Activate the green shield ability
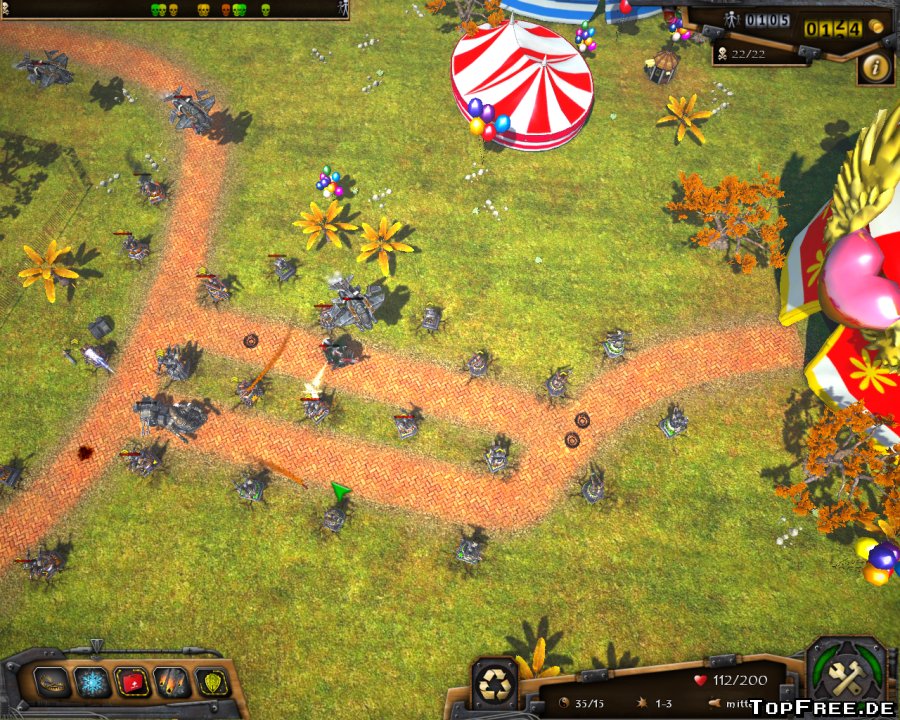 (212, 683)
